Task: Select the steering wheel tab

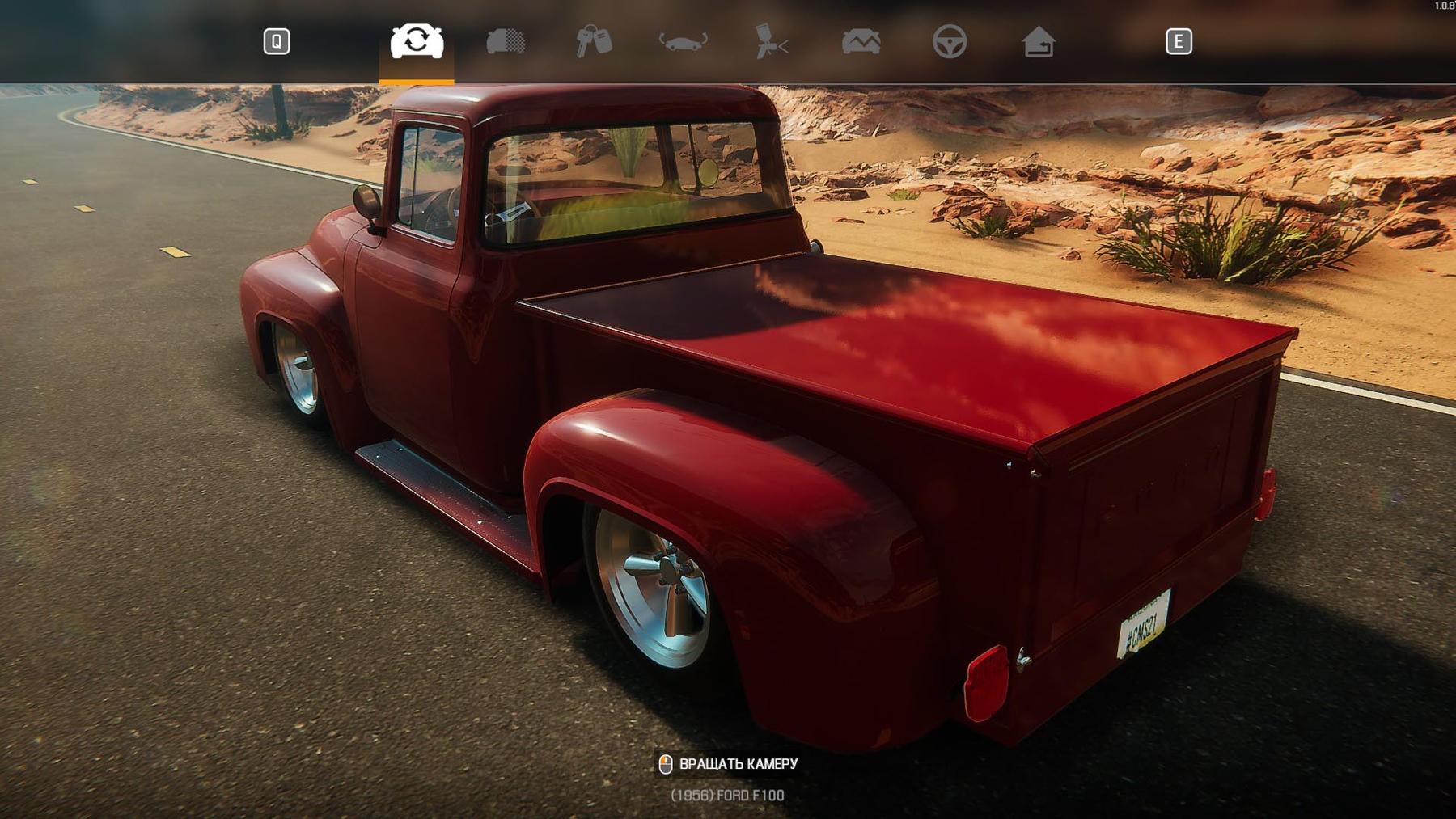Action: coord(949,41)
